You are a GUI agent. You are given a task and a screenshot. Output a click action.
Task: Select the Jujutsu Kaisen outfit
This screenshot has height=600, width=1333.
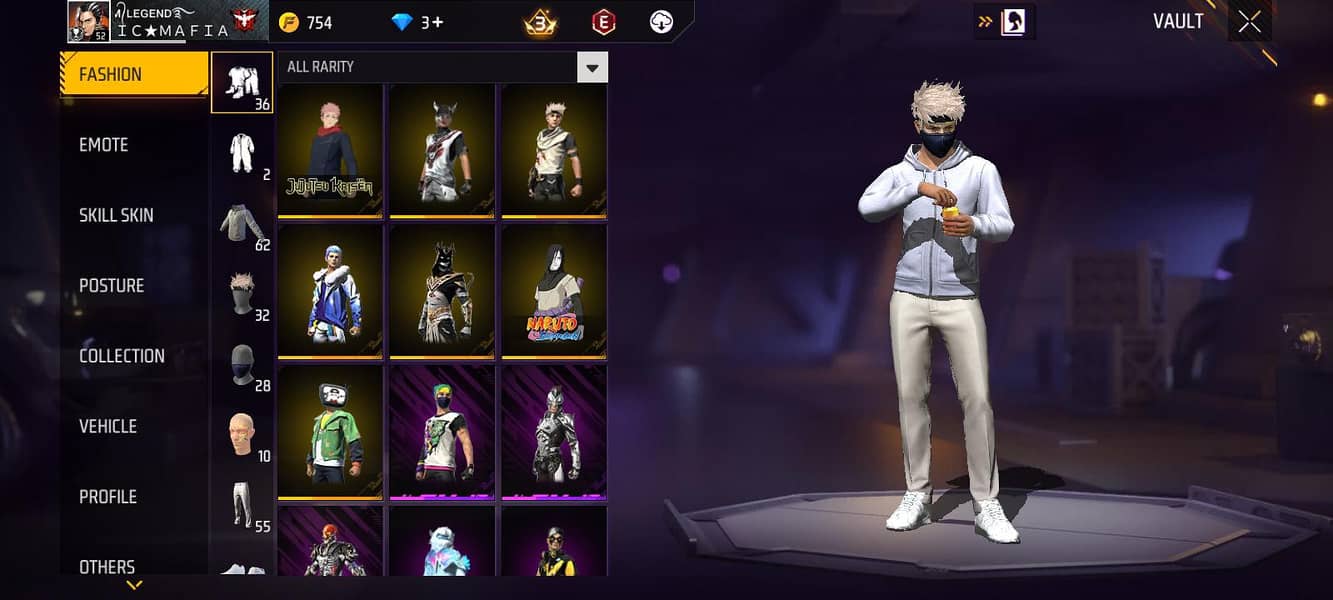tap(330, 150)
